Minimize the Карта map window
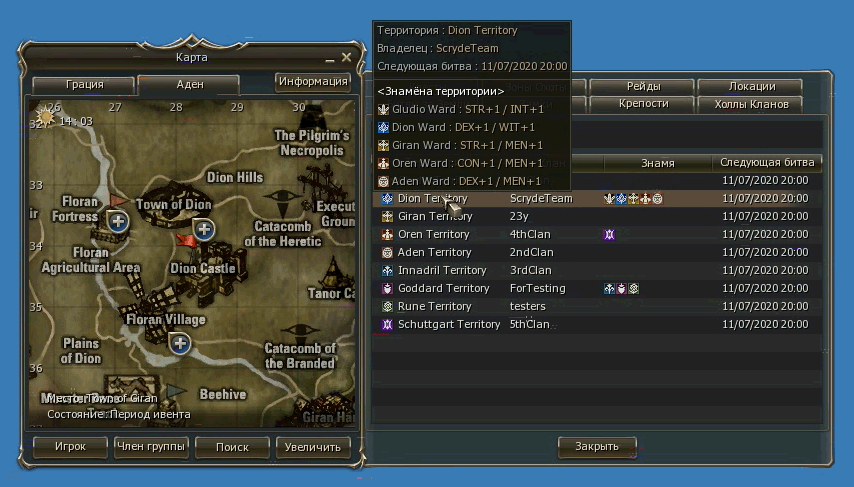 tap(330, 59)
